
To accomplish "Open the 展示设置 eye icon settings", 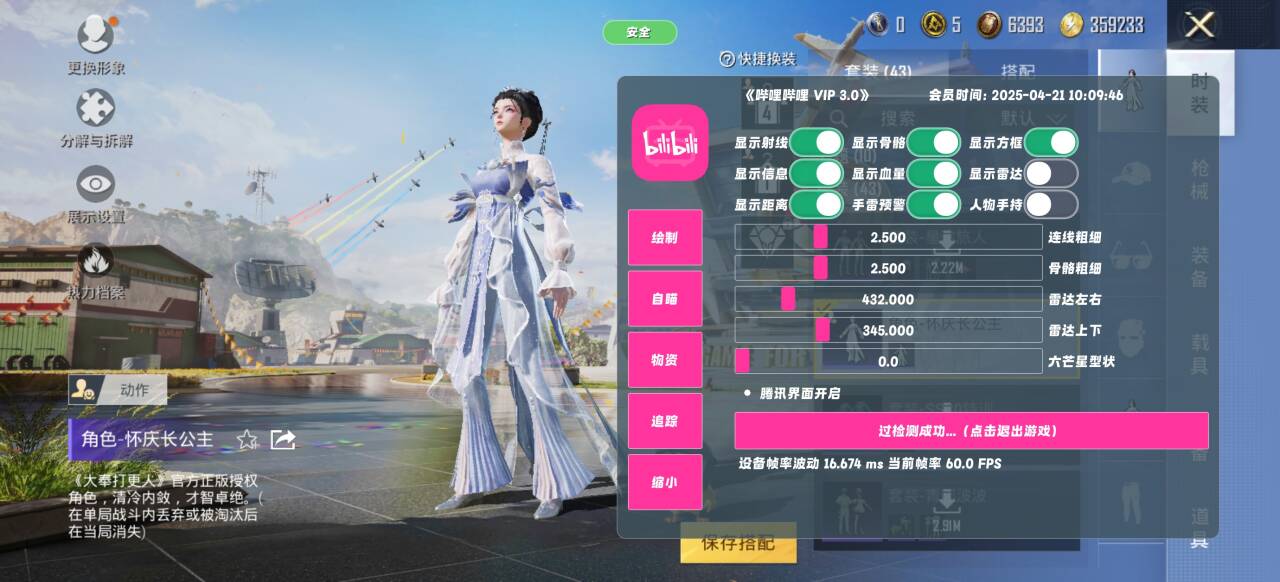I will (x=96, y=185).
